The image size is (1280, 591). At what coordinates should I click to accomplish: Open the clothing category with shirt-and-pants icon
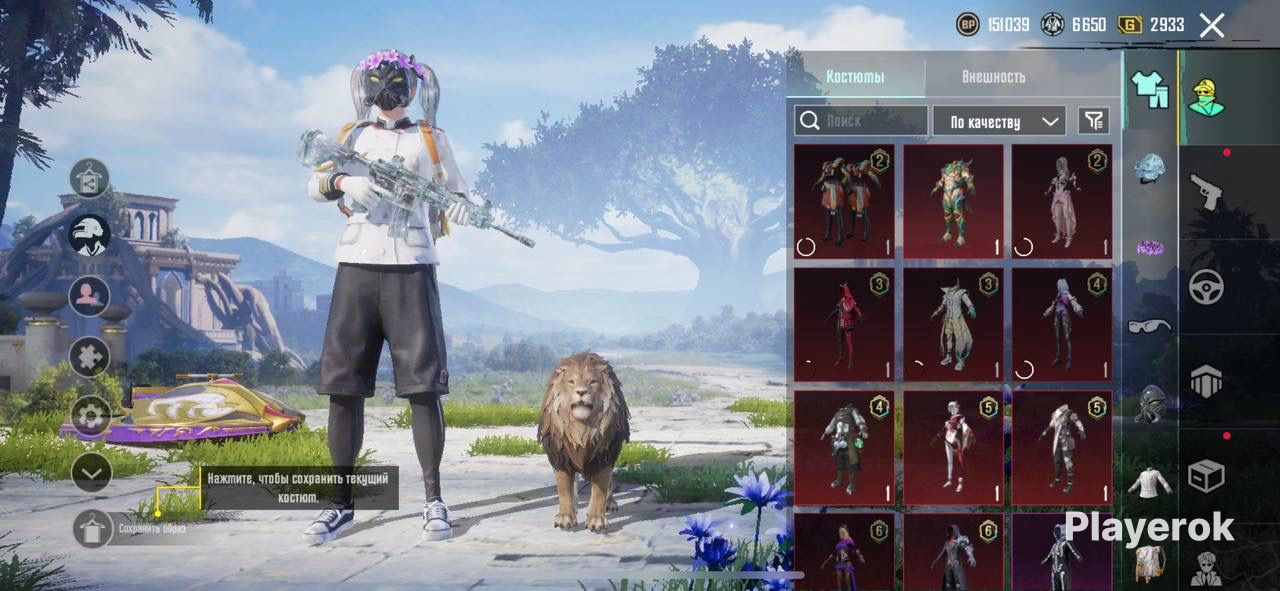(1150, 92)
